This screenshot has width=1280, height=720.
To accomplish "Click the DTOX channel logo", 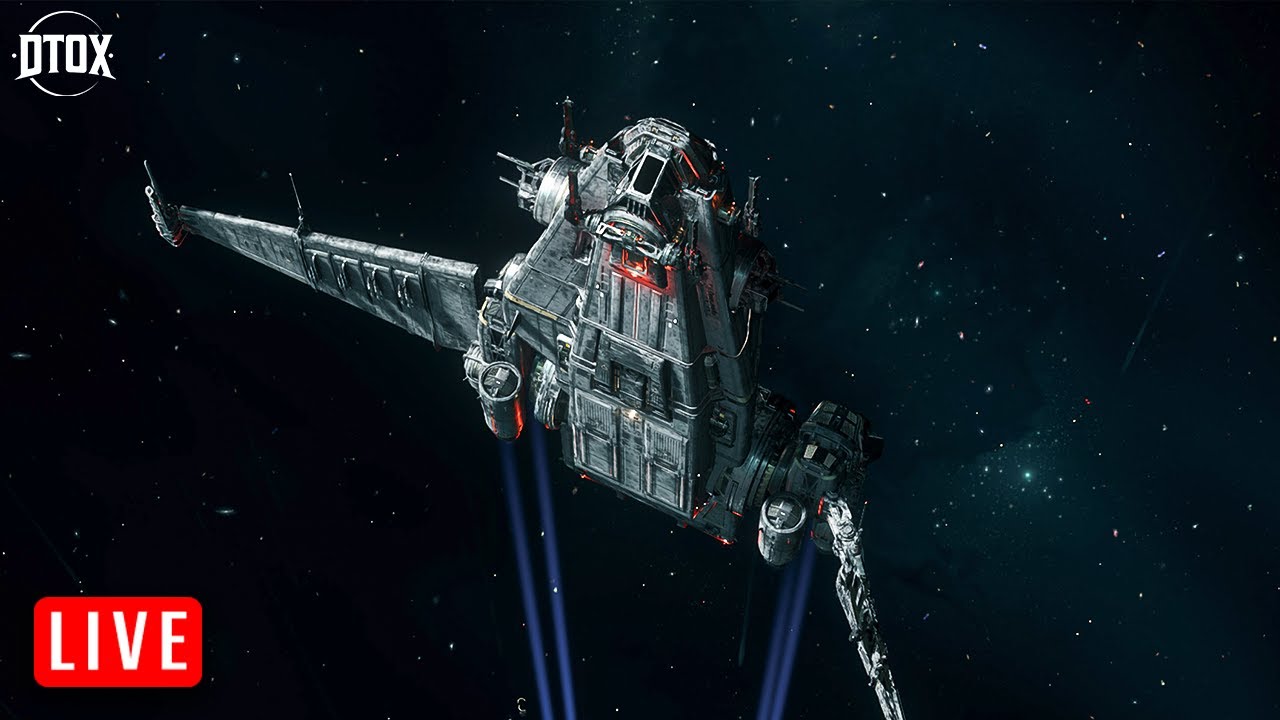I will coord(65,55).
